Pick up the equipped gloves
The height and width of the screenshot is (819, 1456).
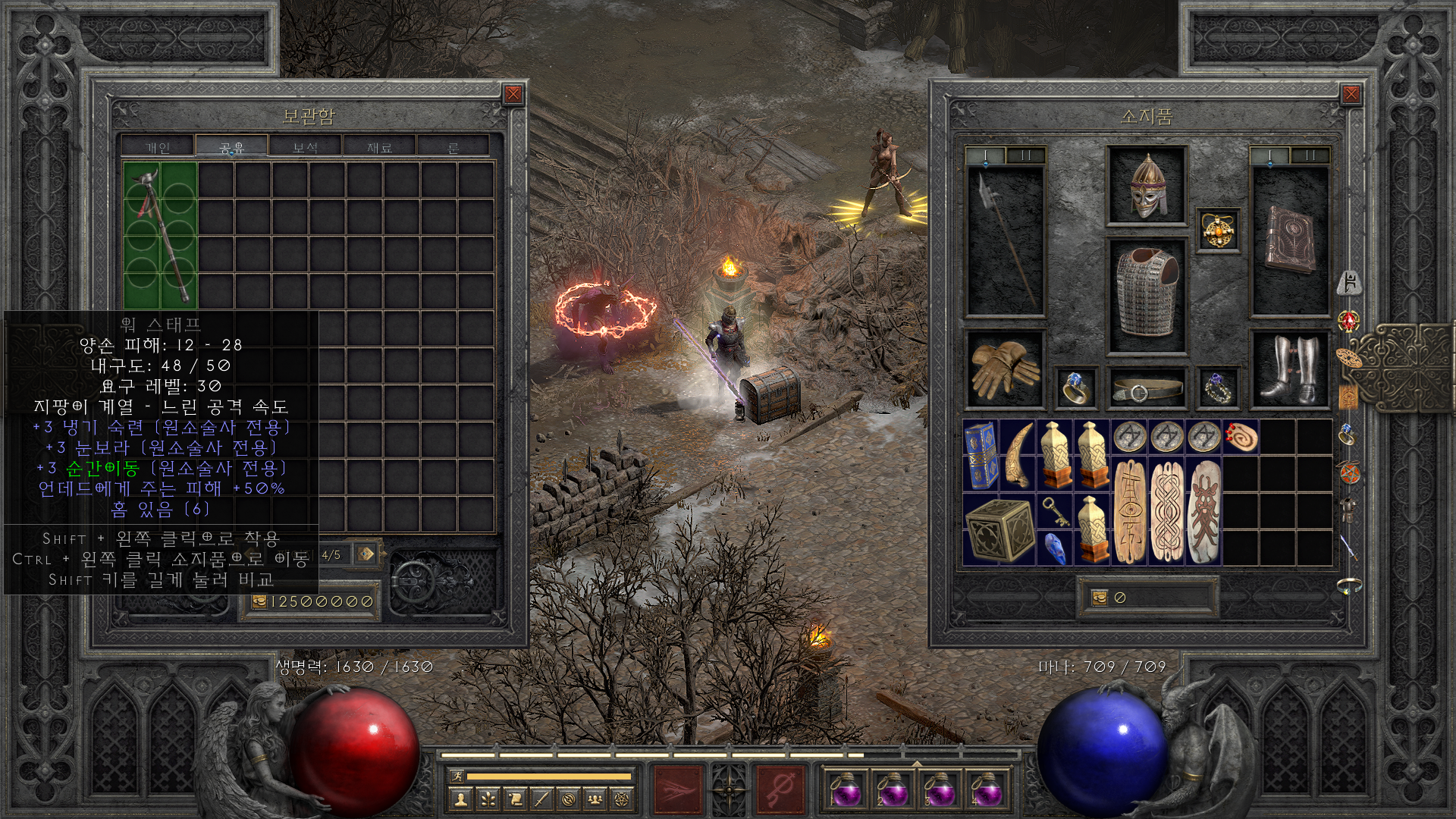[1006, 369]
